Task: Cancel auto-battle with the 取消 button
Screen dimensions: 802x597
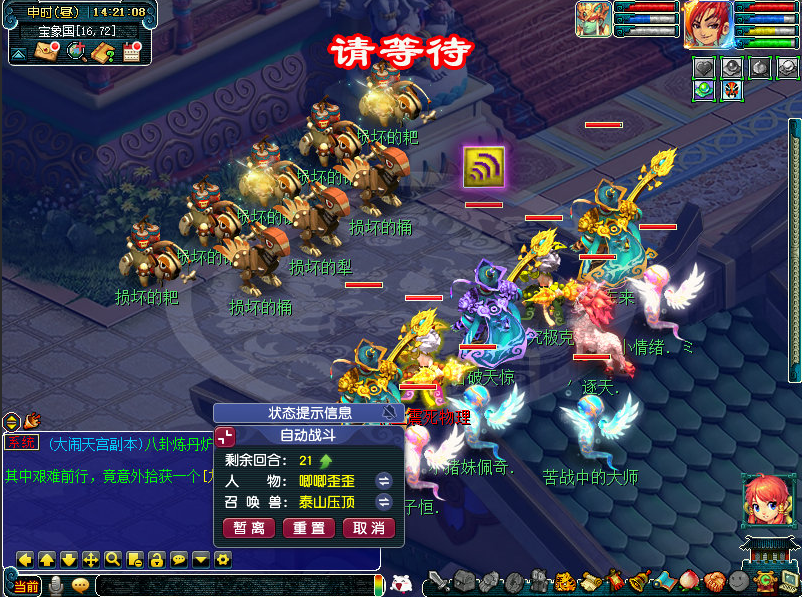Action: pyautogui.click(x=369, y=528)
